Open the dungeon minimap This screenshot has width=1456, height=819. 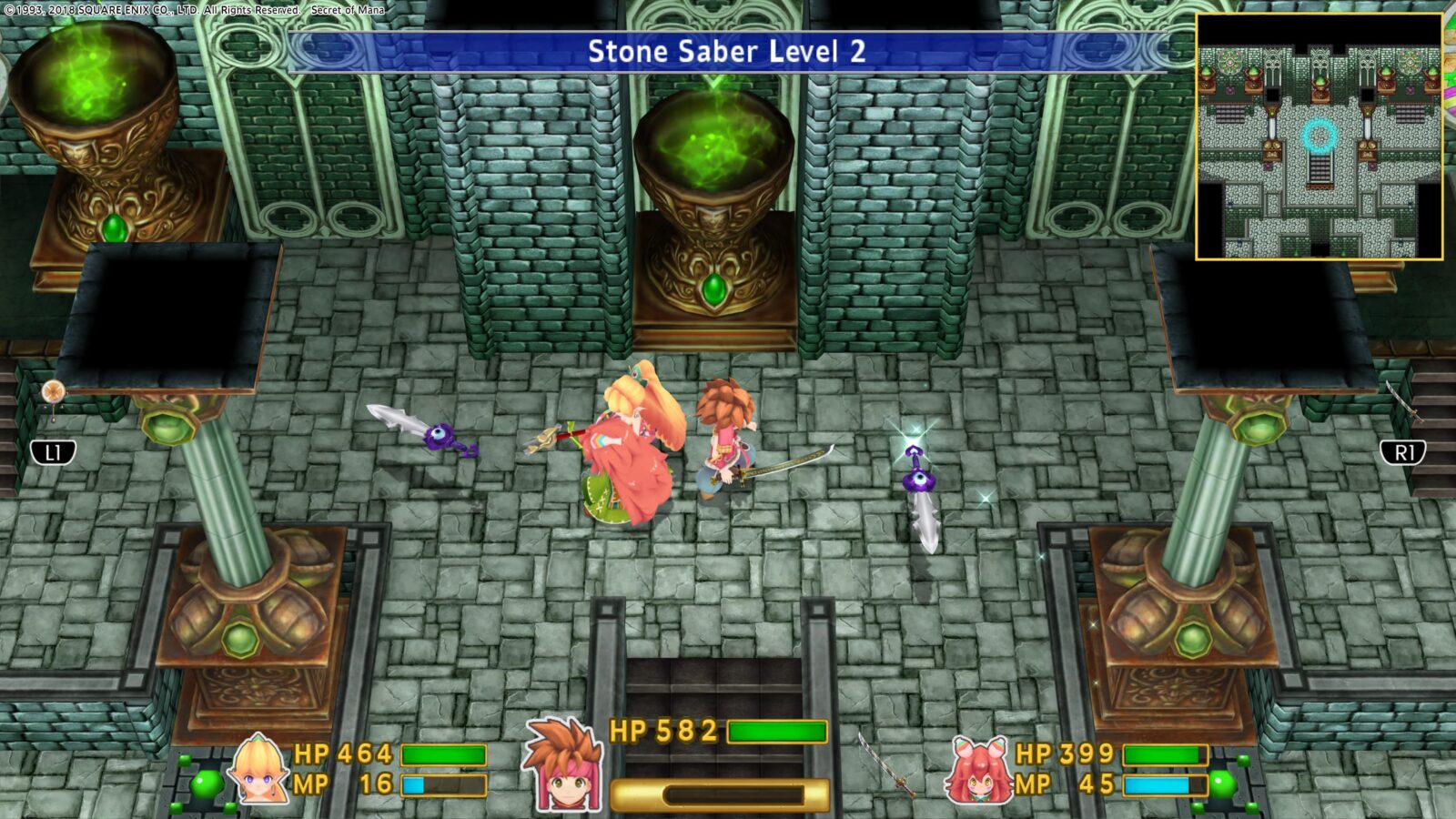pos(1319,136)
